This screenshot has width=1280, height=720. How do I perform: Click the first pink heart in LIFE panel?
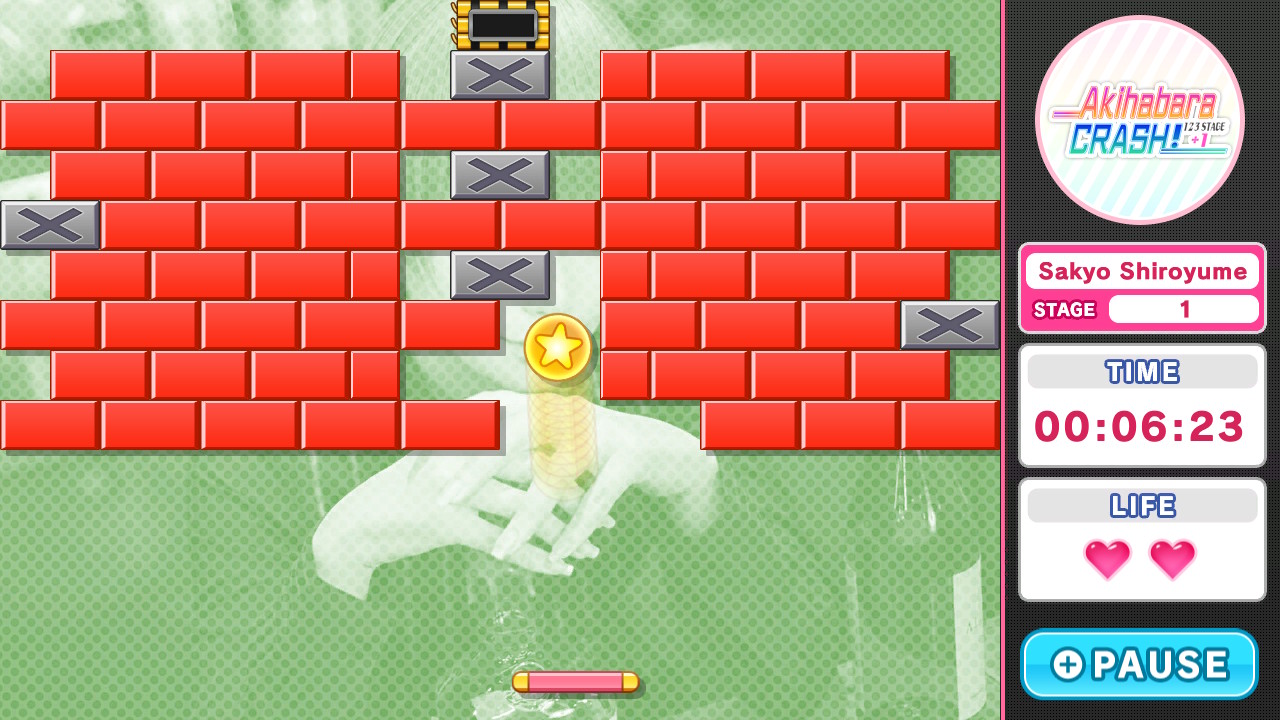click(1108, 559)
